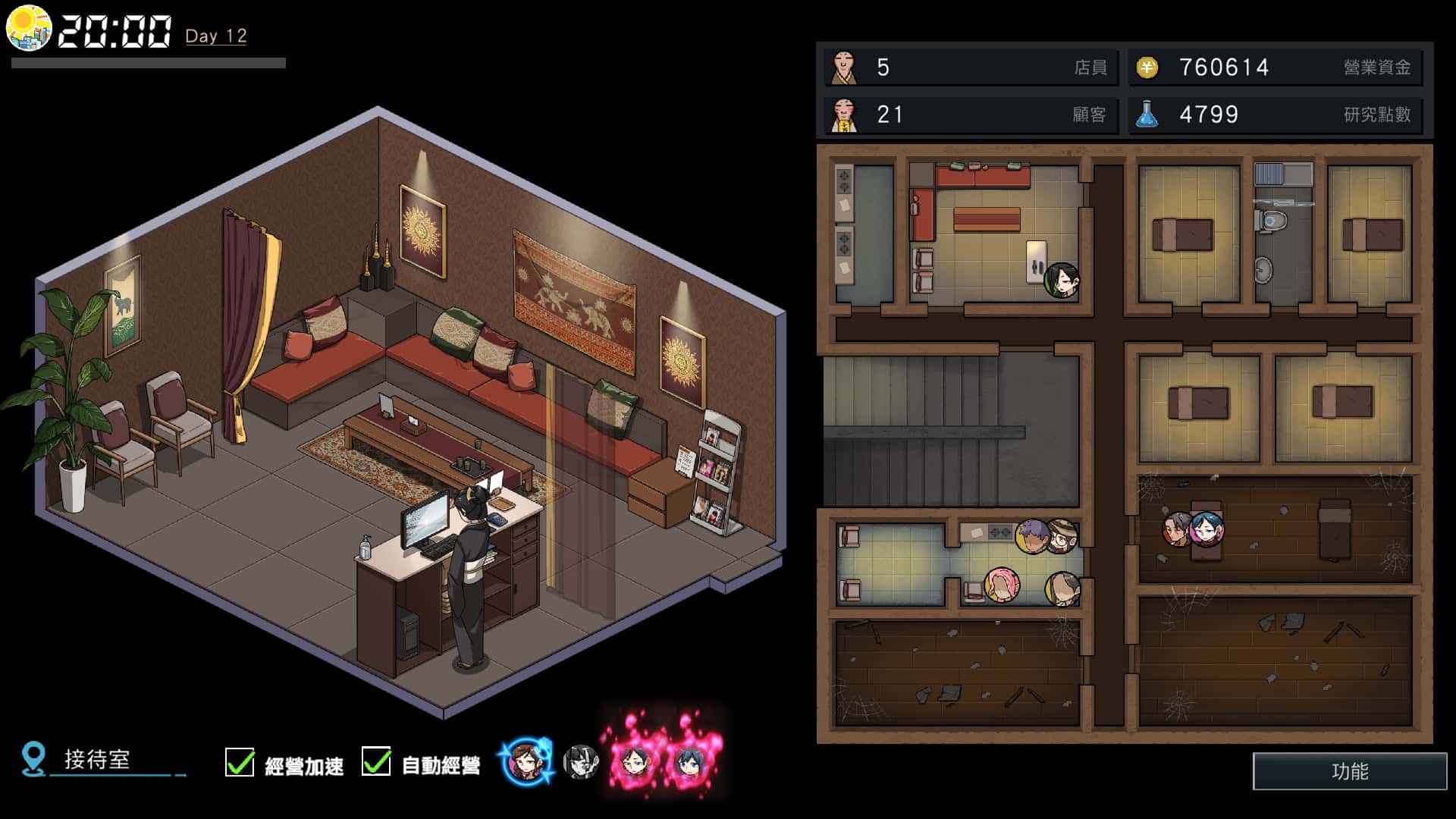Select the purple-haired customer marker on map
This screenshot has width=1456, height=819.
[1031, 536]
